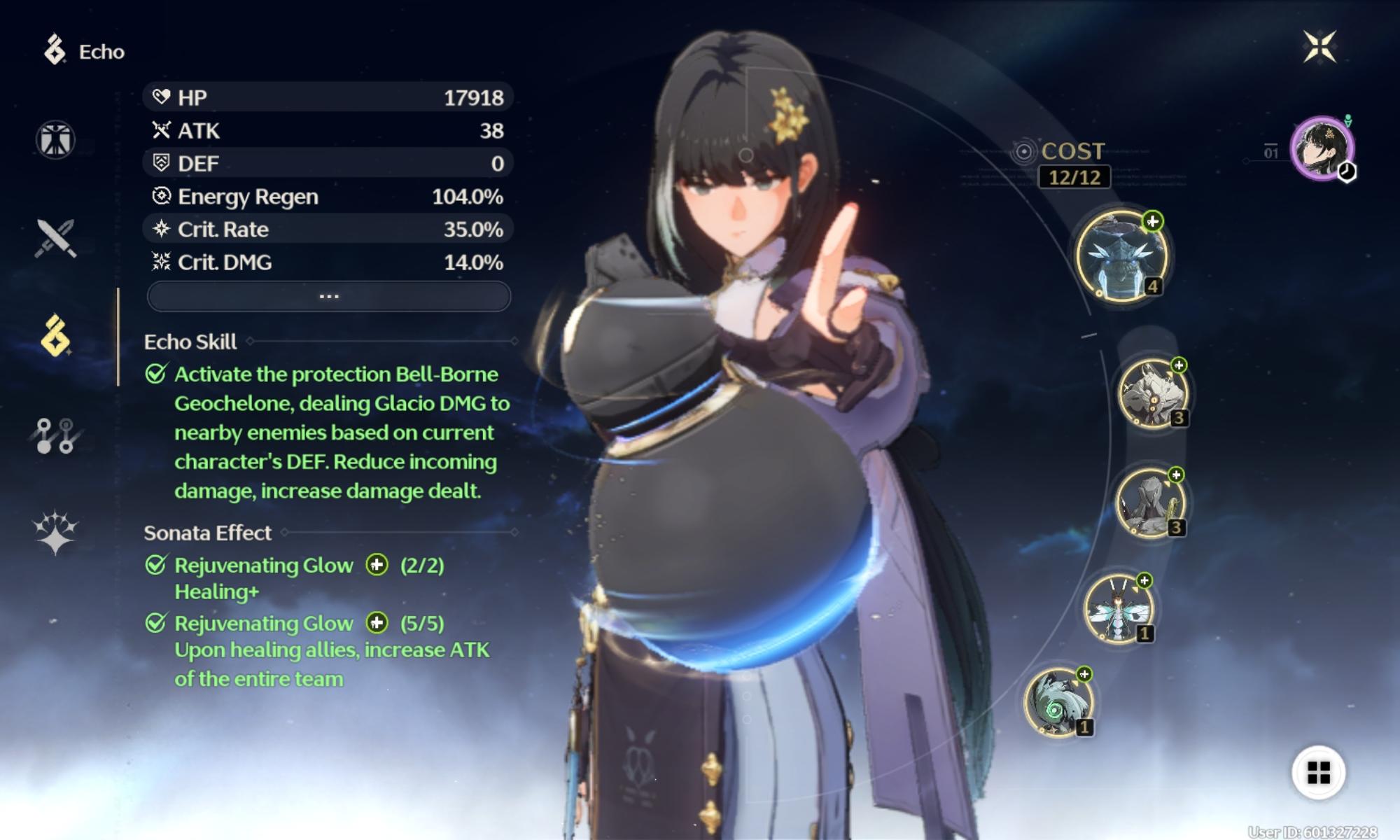1400x840 pixels.
Task: Close the Echo screen
Action: tap(1319, 47)
